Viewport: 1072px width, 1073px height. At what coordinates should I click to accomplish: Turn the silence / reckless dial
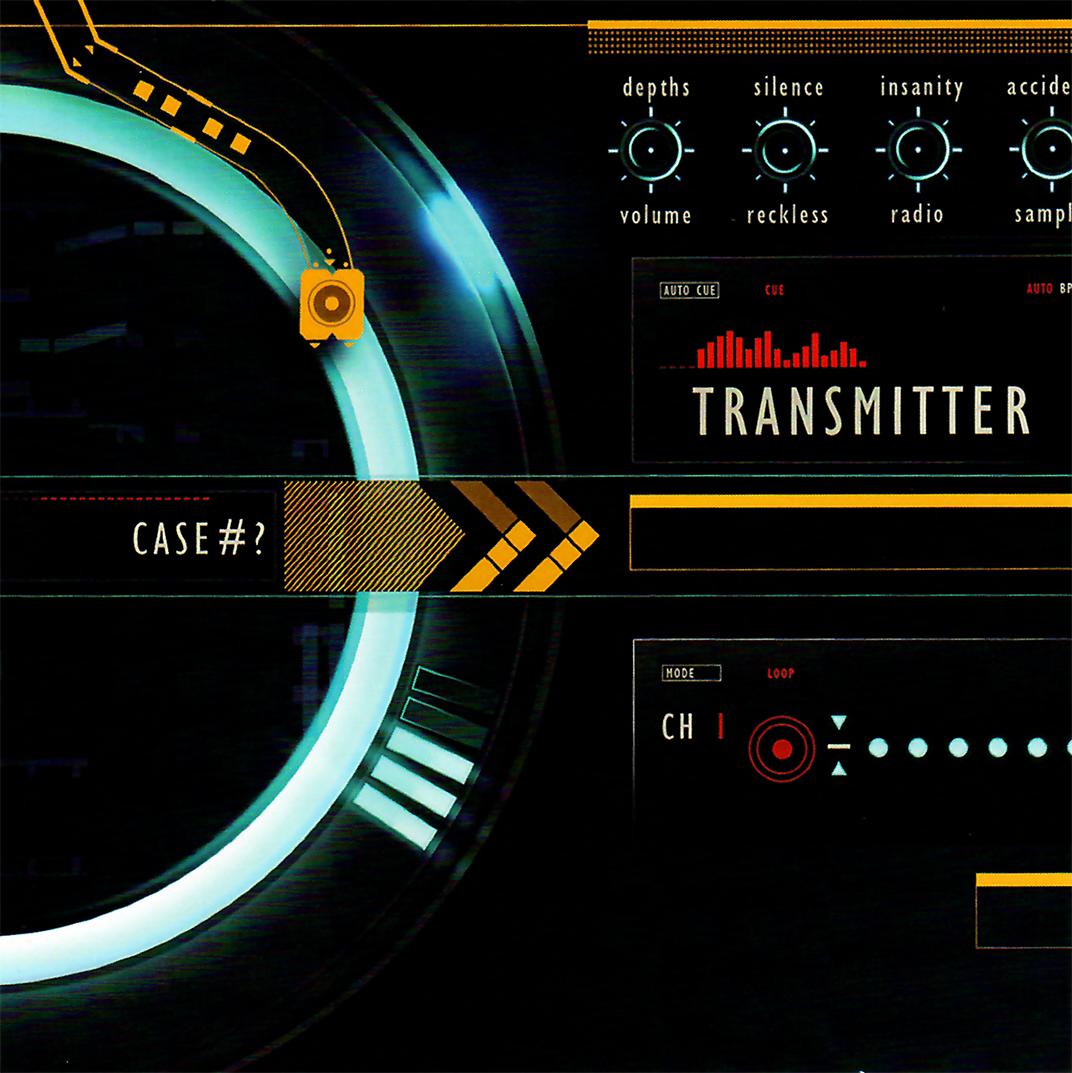tap(785, 151)
